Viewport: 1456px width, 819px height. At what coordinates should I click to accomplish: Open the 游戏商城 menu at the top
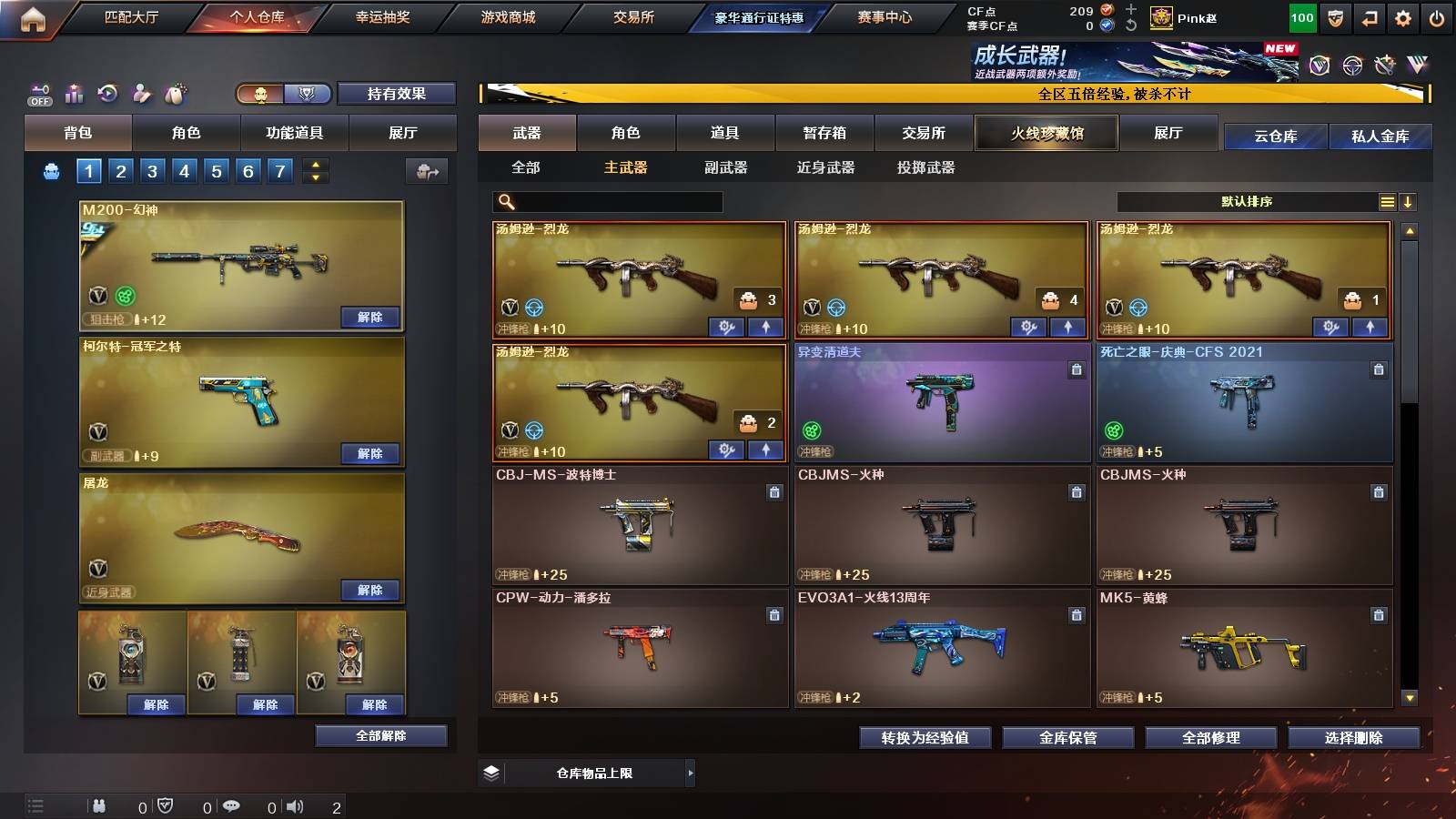[x=504, y=16]
